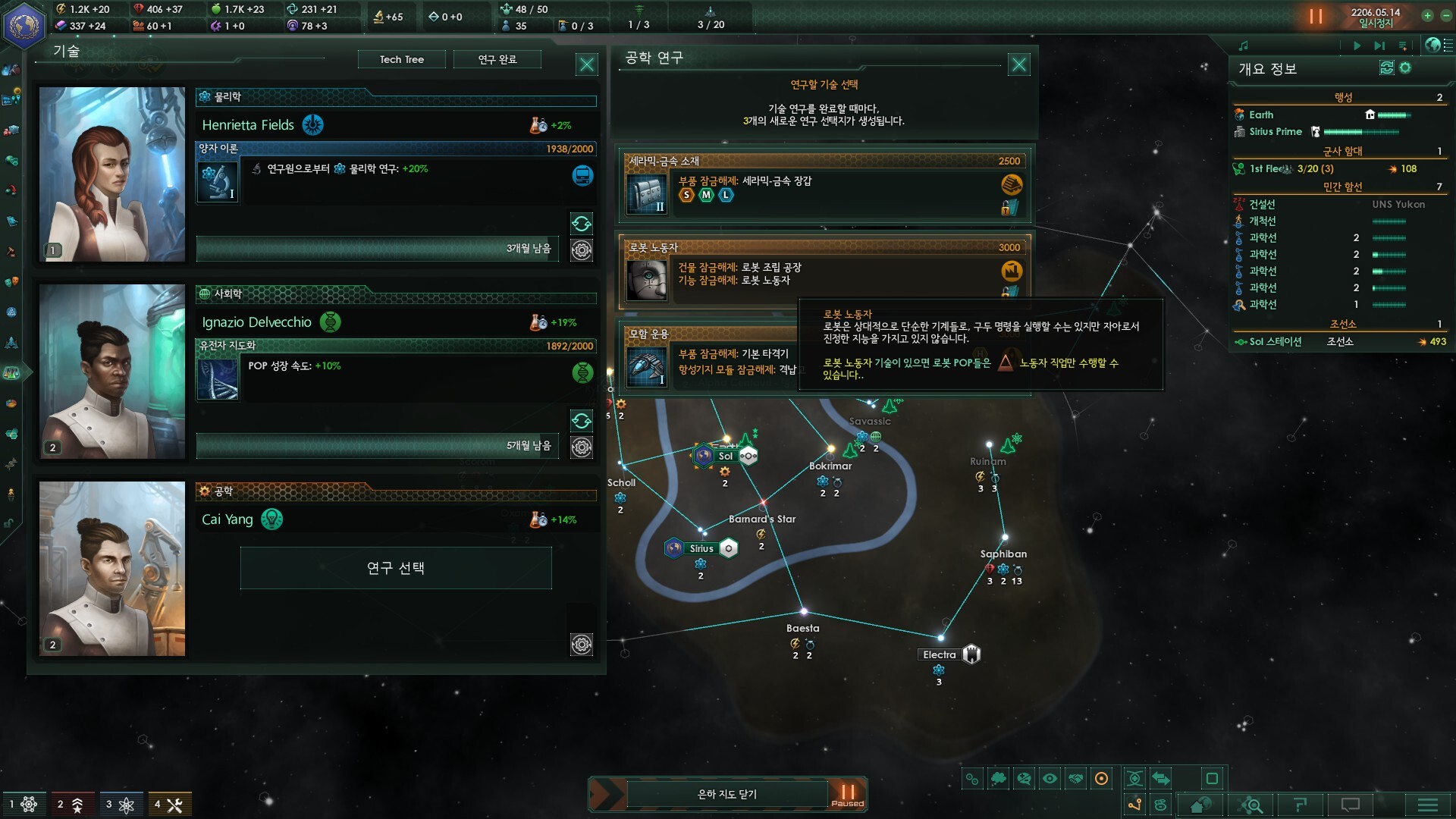
Task: Toggle the pause button by the date
Action: tap(1316, 17)
